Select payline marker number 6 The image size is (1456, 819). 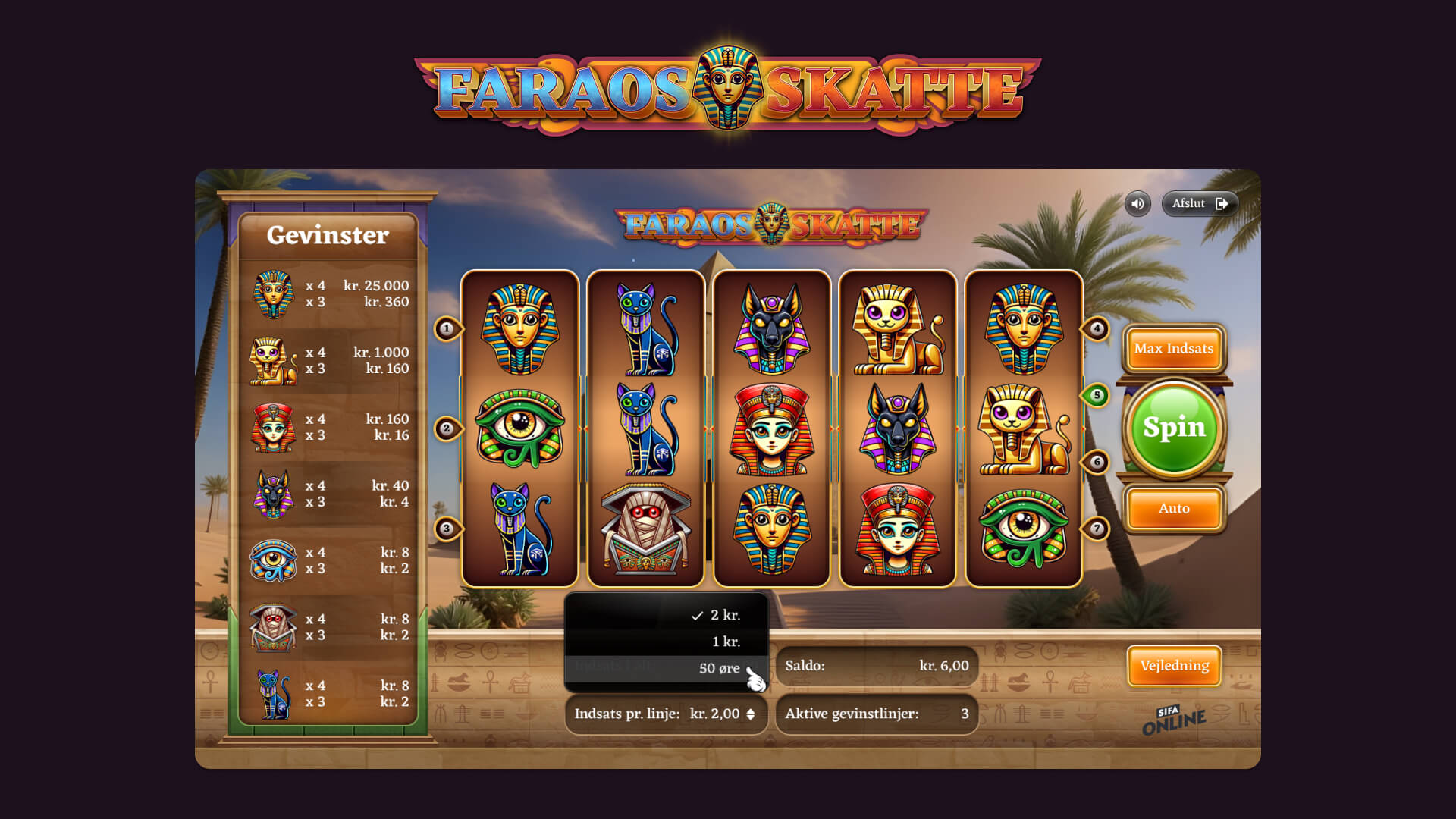[1097, 461]
